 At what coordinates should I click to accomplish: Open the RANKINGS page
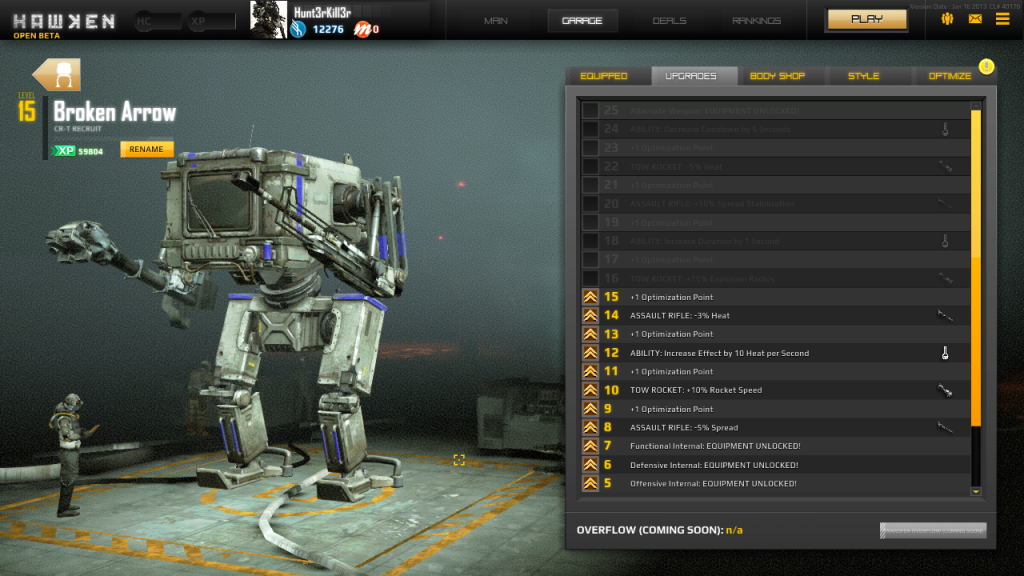(757, 20)
